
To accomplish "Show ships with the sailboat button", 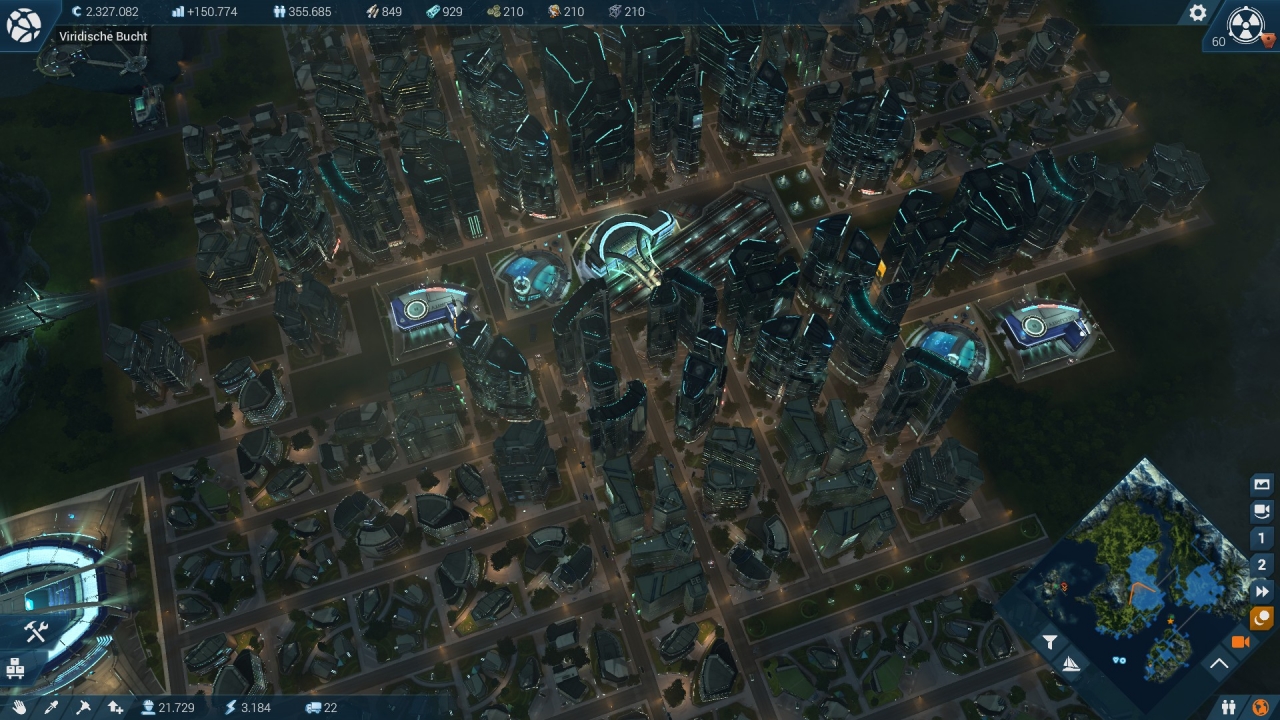I will (x=1070, y=663).
